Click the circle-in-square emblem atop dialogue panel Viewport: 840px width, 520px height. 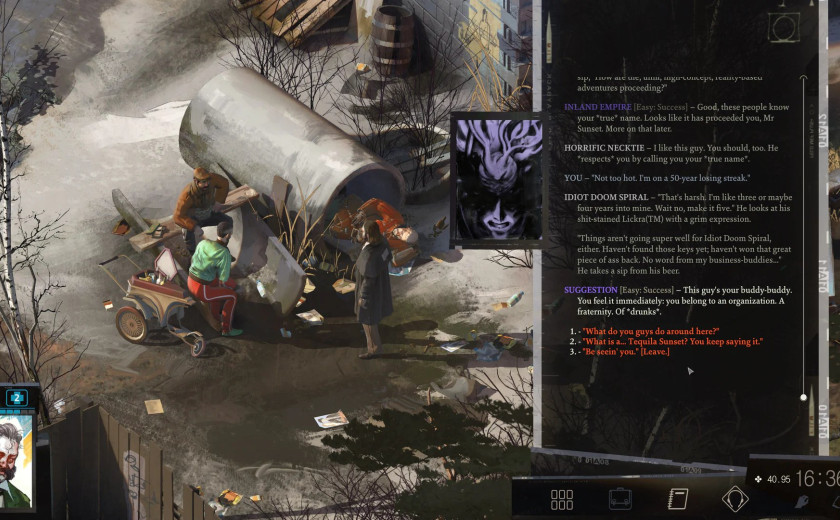tap(784, 26)
